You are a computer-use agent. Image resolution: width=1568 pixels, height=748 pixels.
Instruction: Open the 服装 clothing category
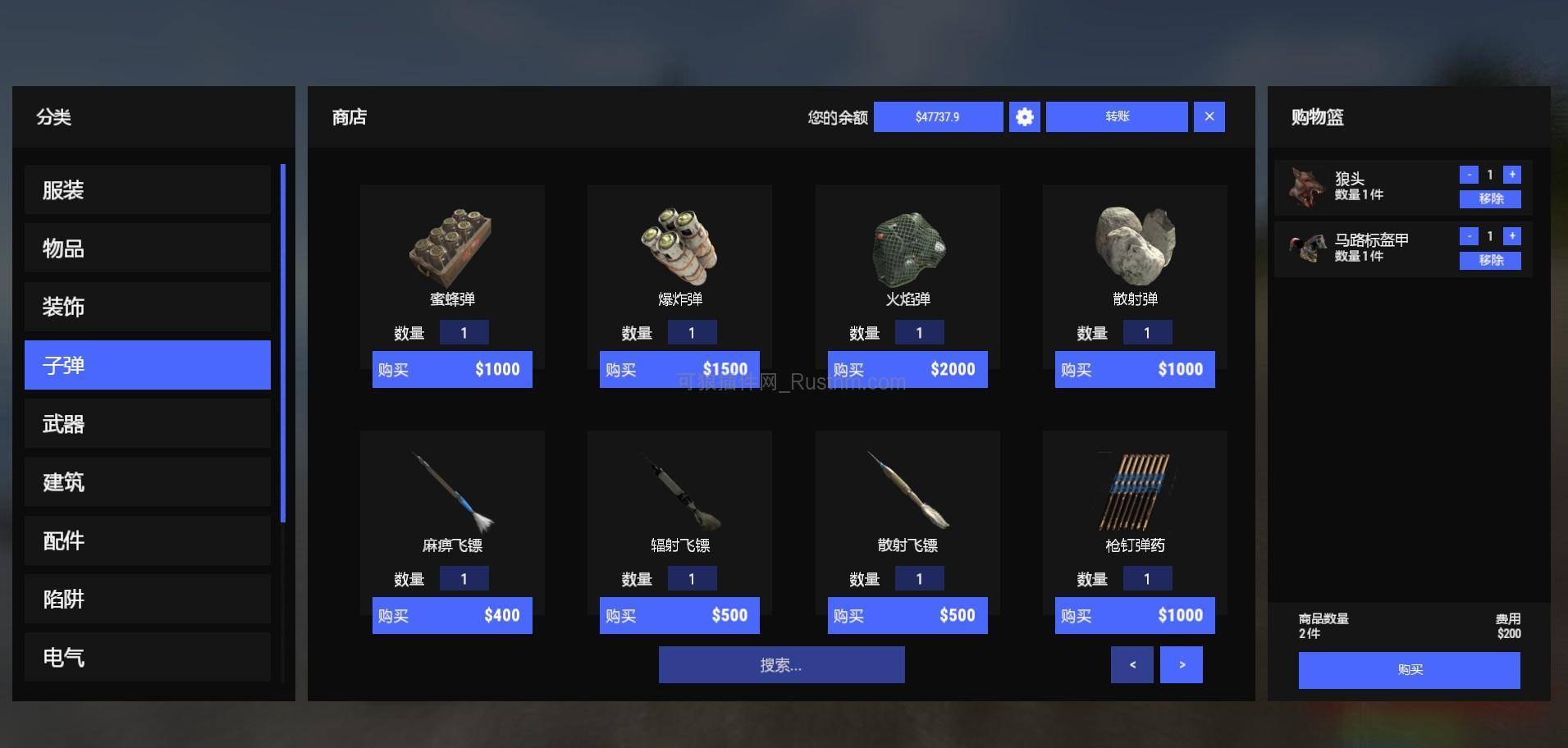pos(147,189)
